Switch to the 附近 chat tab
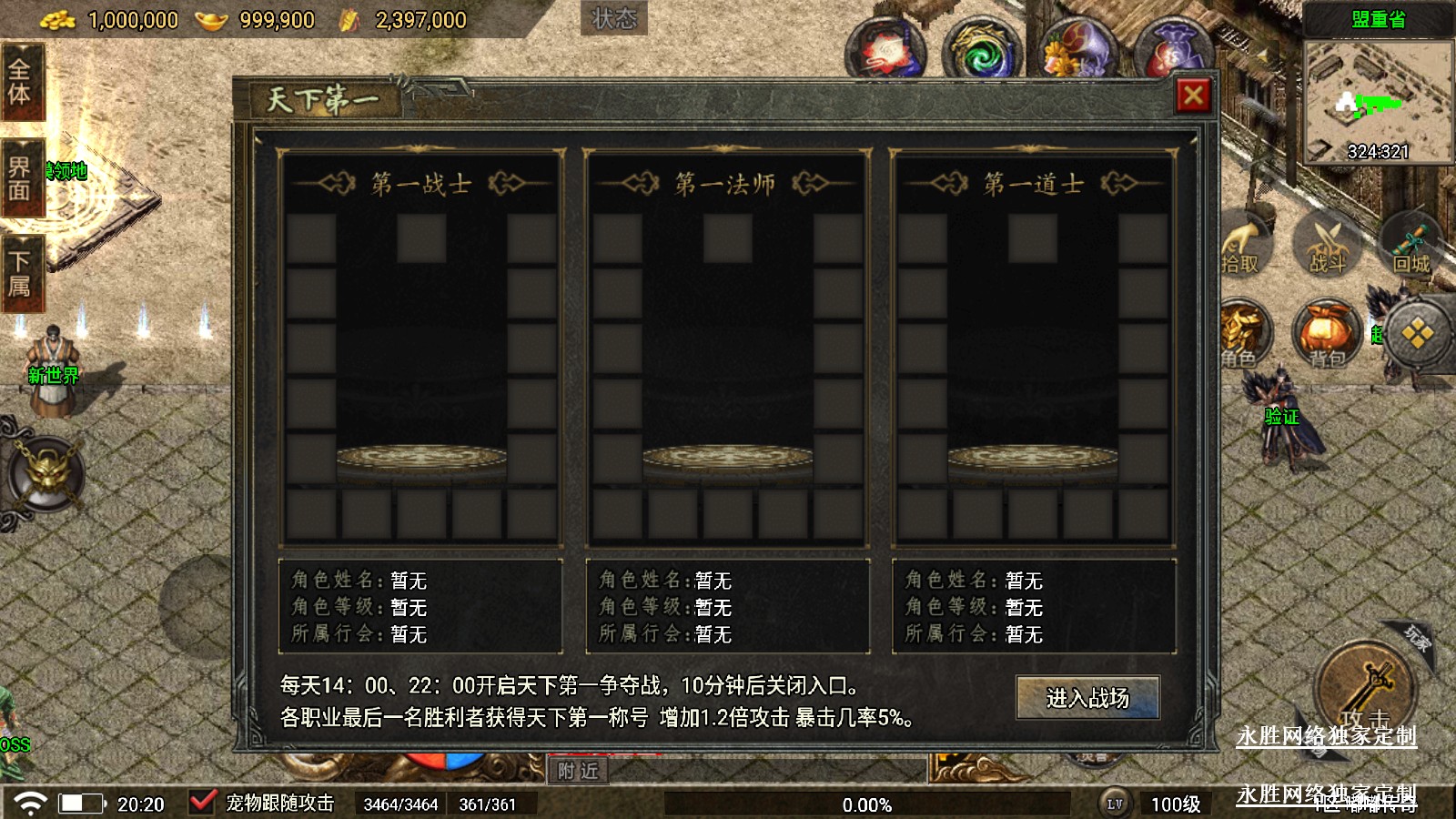The image size is (1456, 819). (x=579, y=771)
